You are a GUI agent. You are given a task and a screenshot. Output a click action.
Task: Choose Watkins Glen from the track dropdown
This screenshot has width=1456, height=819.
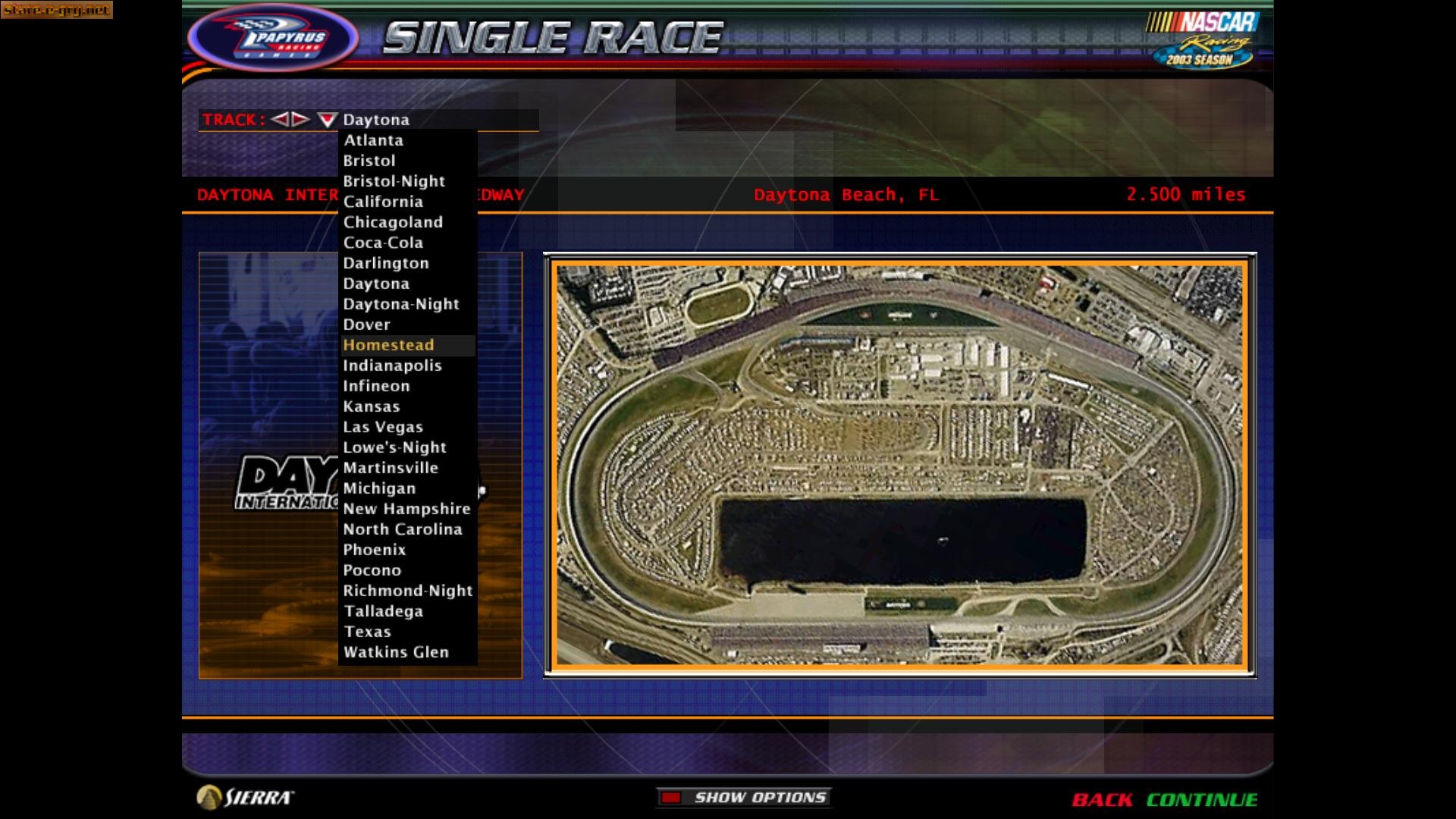click(x=397, y=651)
